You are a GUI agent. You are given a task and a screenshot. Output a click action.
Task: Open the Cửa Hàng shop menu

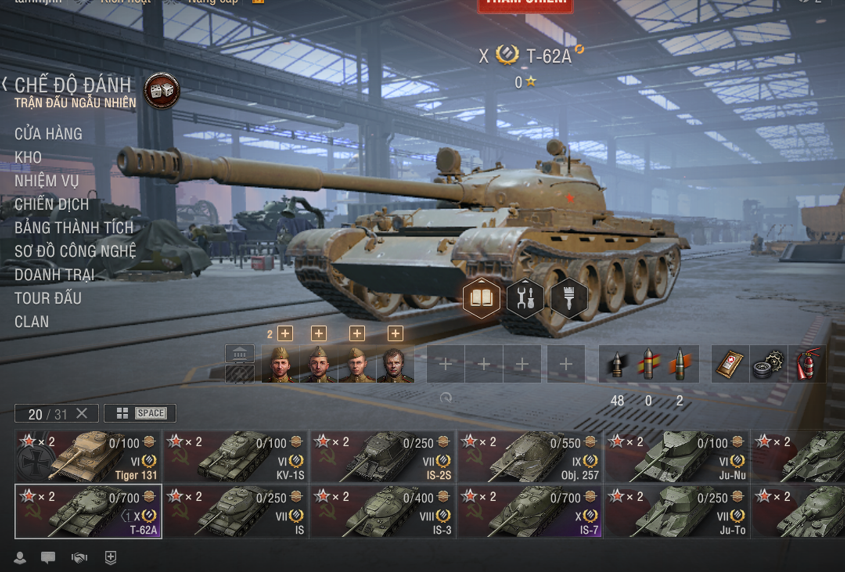coord(48,134)
